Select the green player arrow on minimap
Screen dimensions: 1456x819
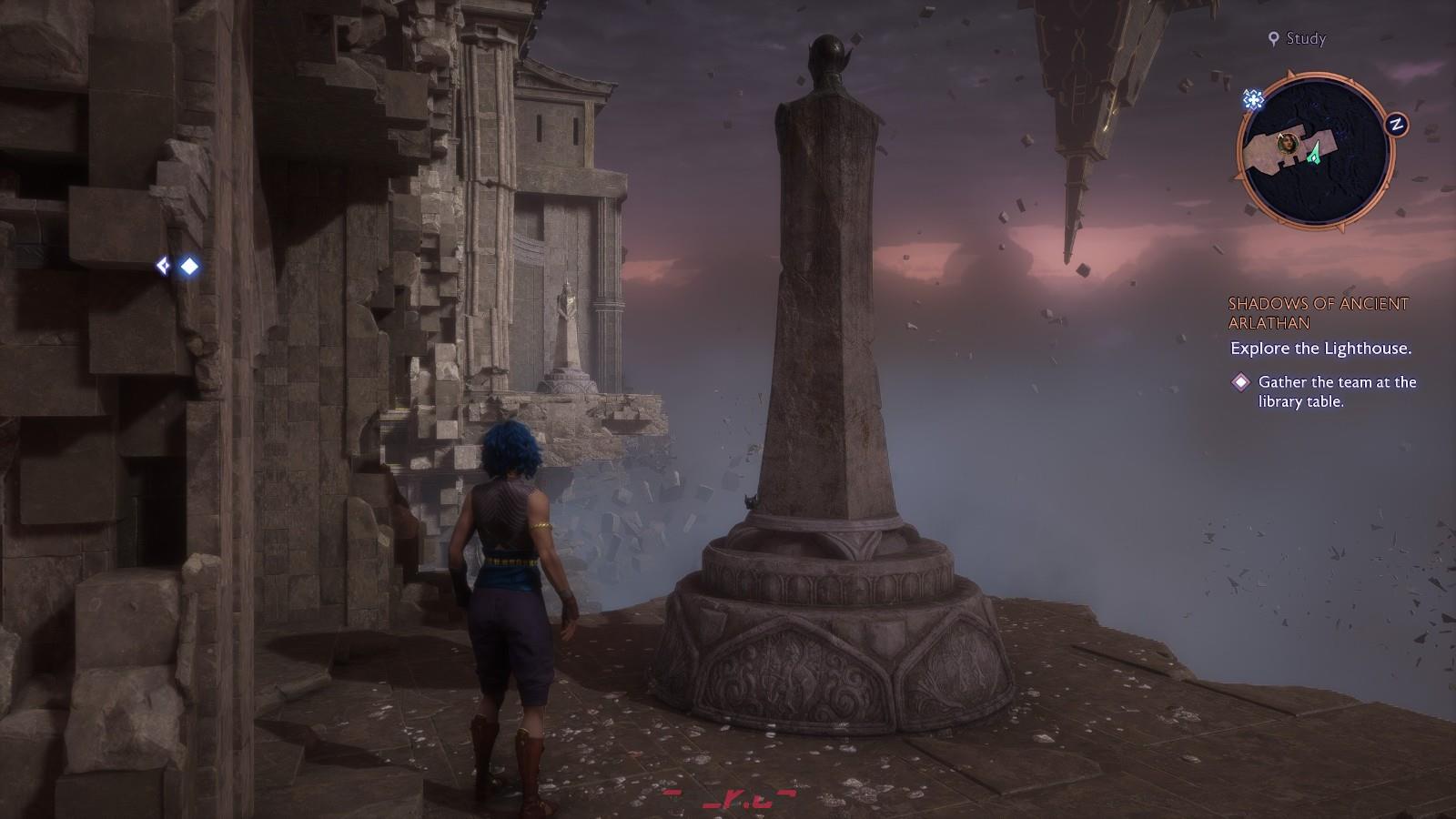(x=1313, y=154)
